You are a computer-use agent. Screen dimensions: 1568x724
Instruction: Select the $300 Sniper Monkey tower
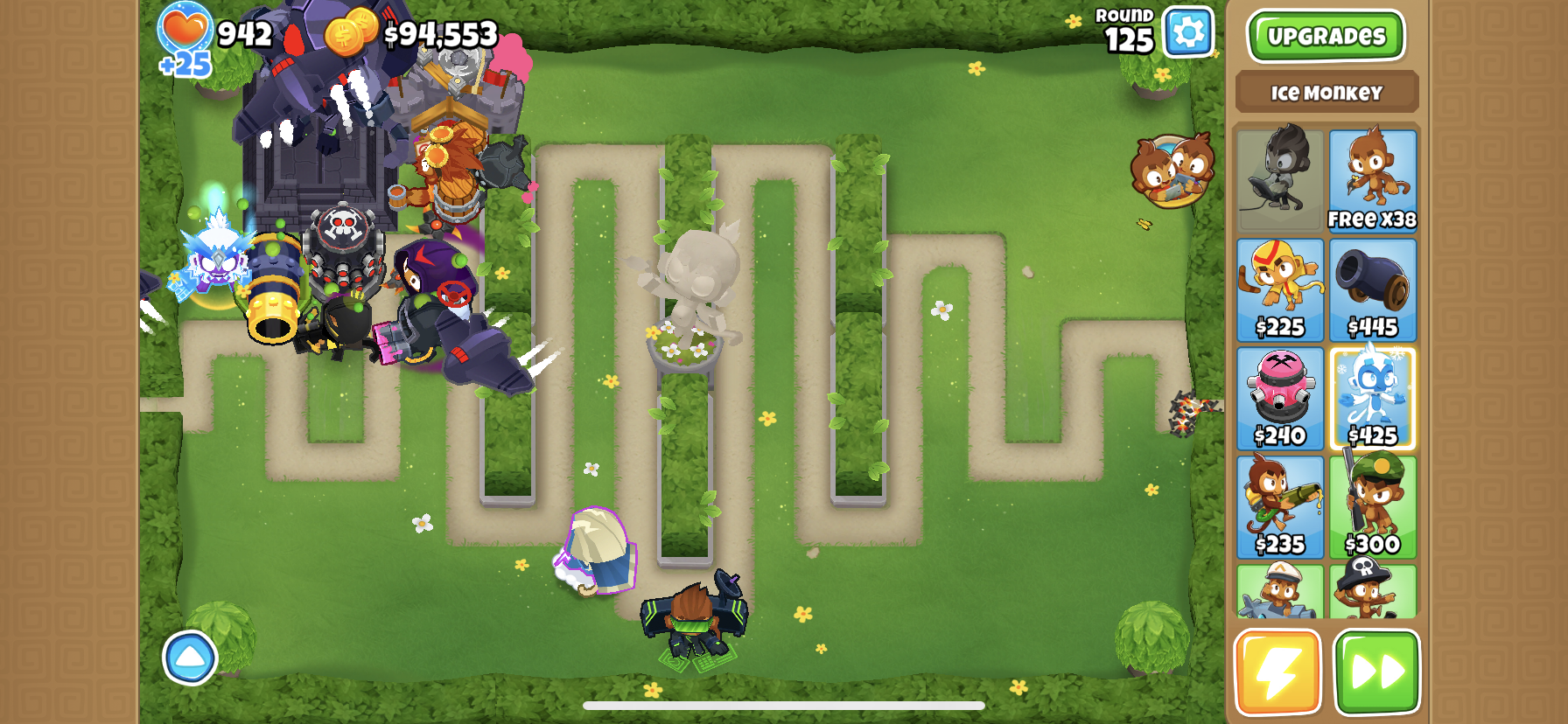point(1372,506)
